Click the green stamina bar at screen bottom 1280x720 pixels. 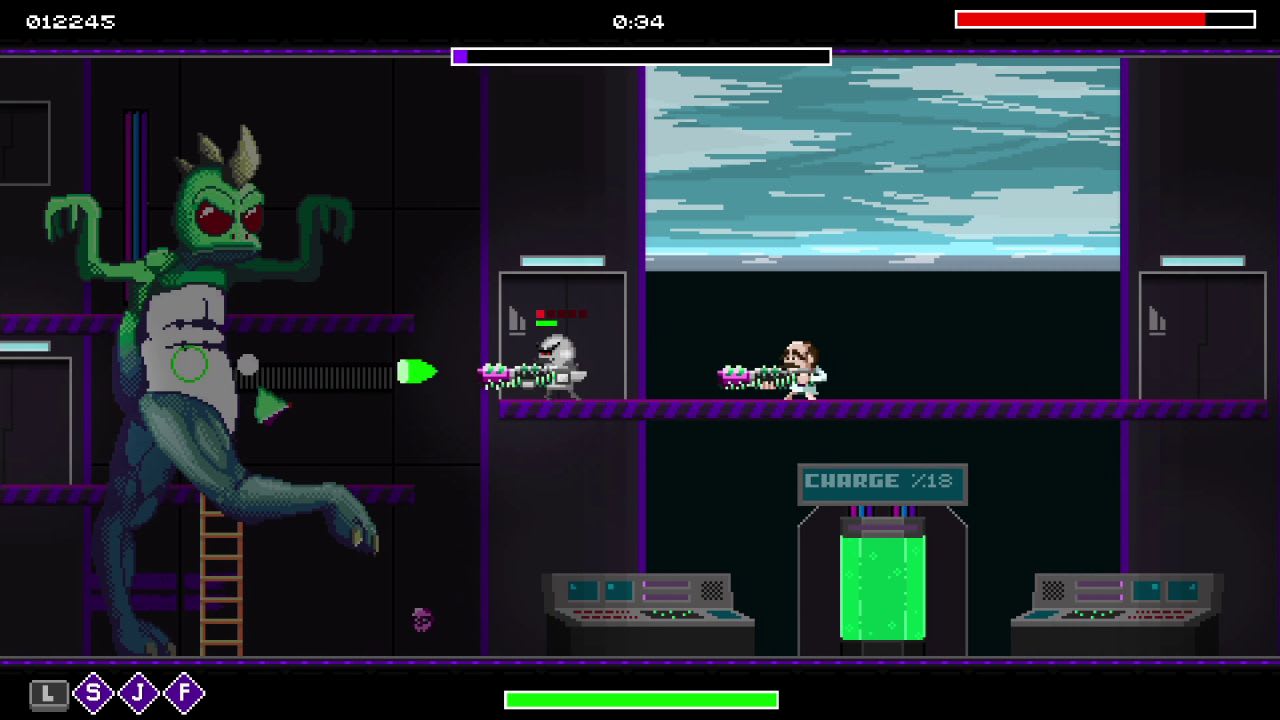pyautogui.click(x=640, y=700)
